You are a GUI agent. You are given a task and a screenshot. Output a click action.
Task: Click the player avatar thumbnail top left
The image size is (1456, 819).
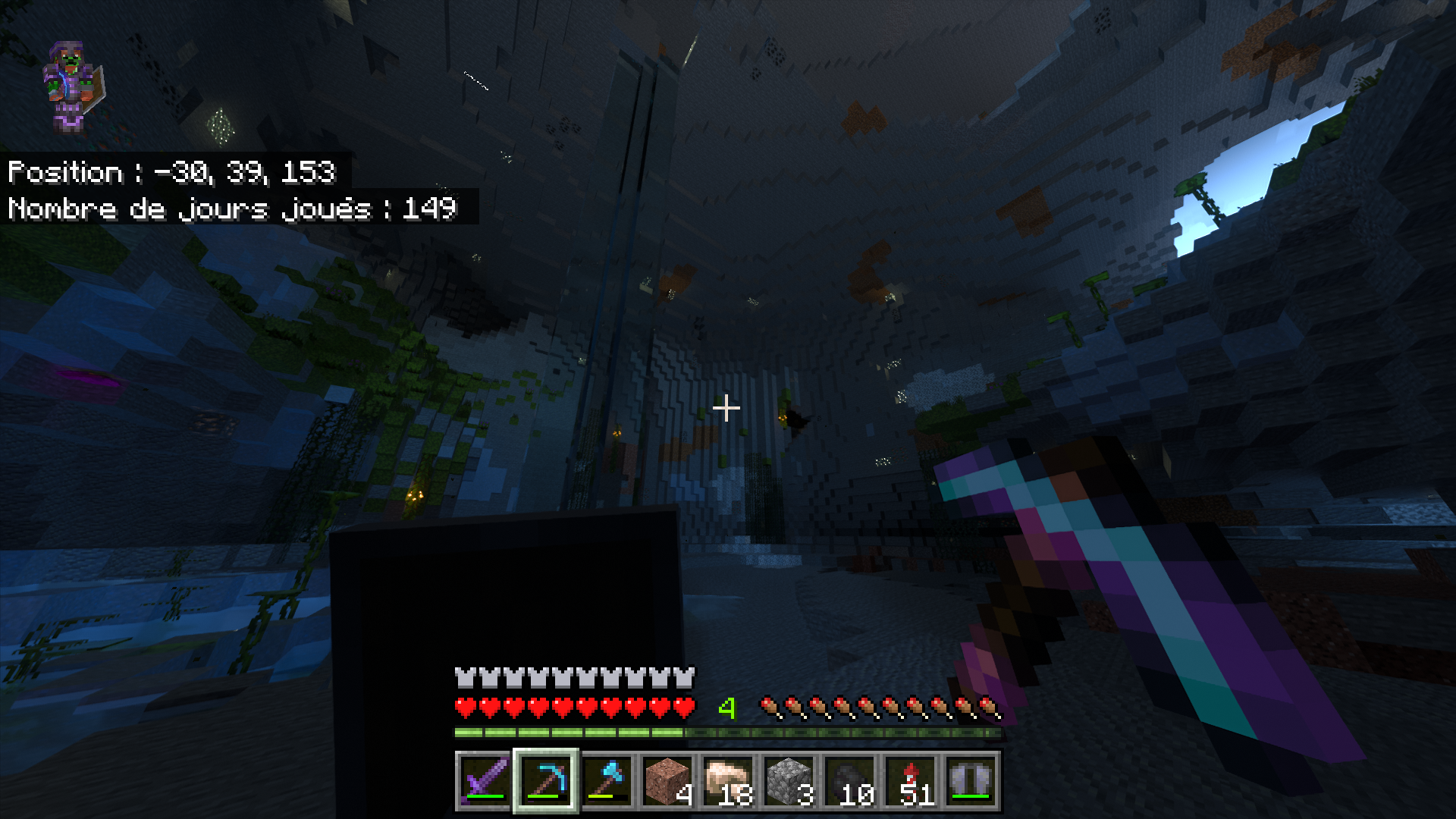coord(73,83)
